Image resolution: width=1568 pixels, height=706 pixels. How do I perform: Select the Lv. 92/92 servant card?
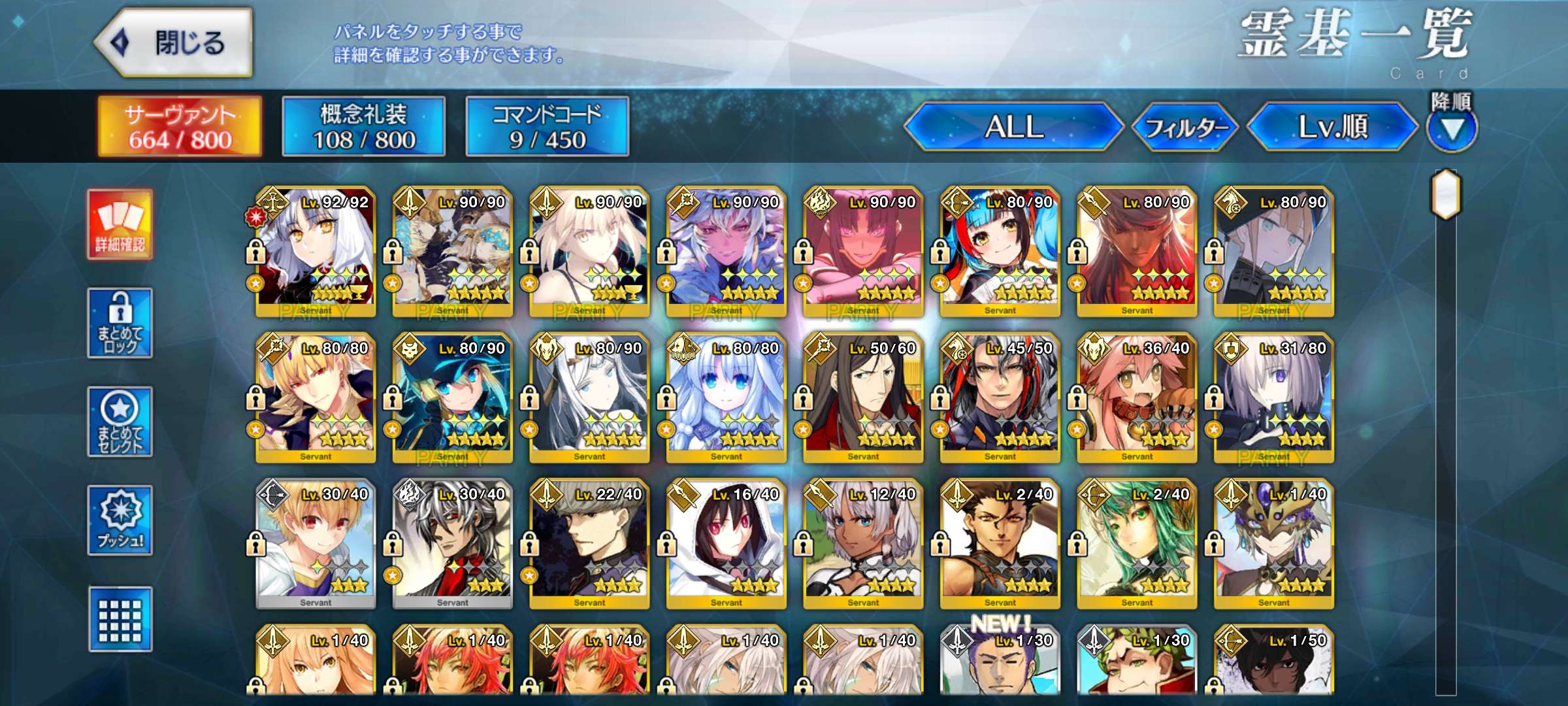[x=316, y=252]
